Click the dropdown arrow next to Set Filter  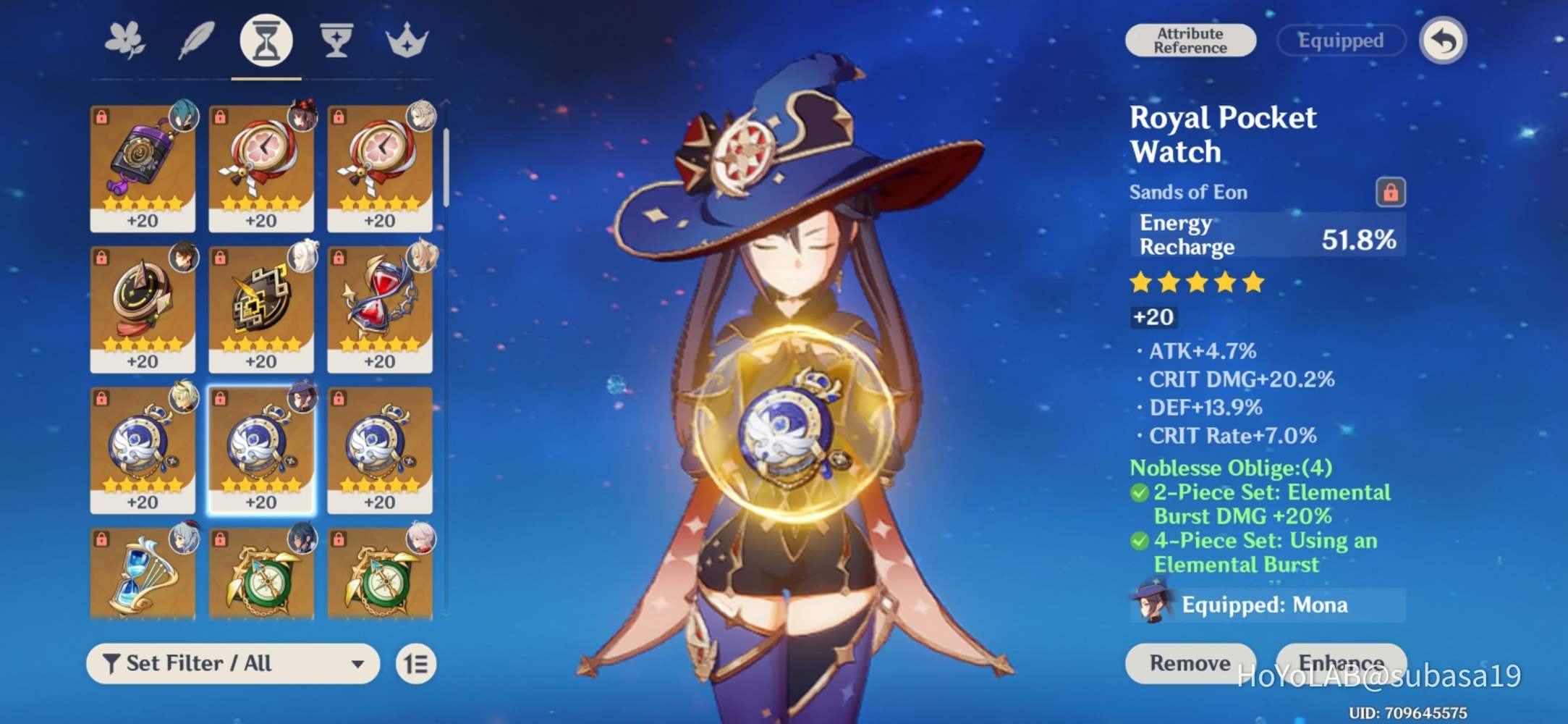click(357, 663)
